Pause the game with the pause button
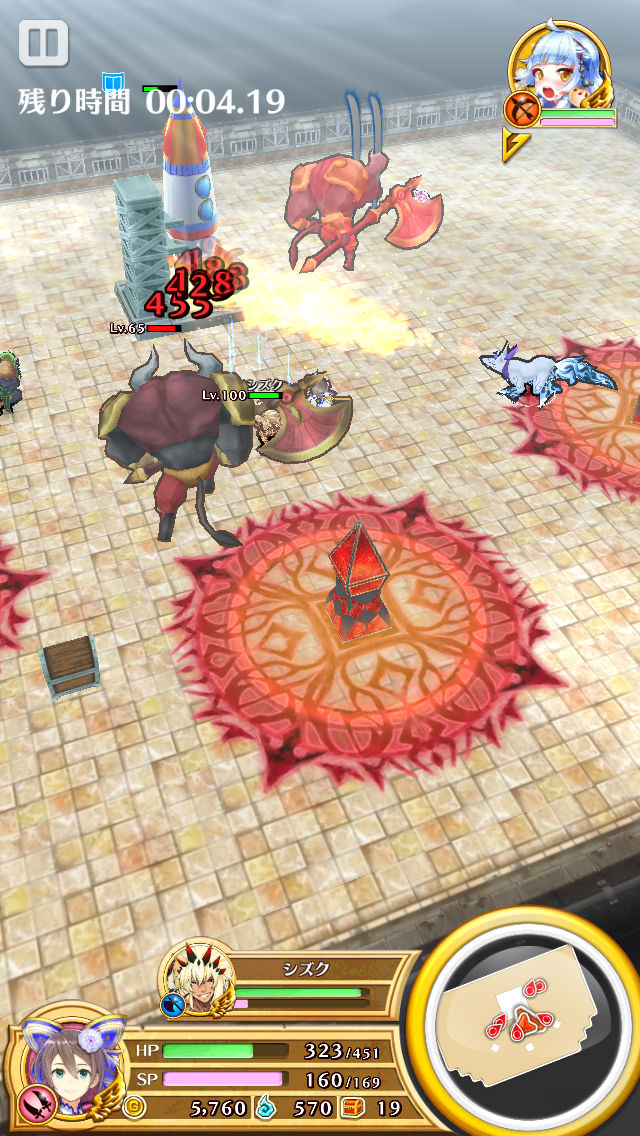This screenshot has height=1136, width=640. click(x=43, y=44)
